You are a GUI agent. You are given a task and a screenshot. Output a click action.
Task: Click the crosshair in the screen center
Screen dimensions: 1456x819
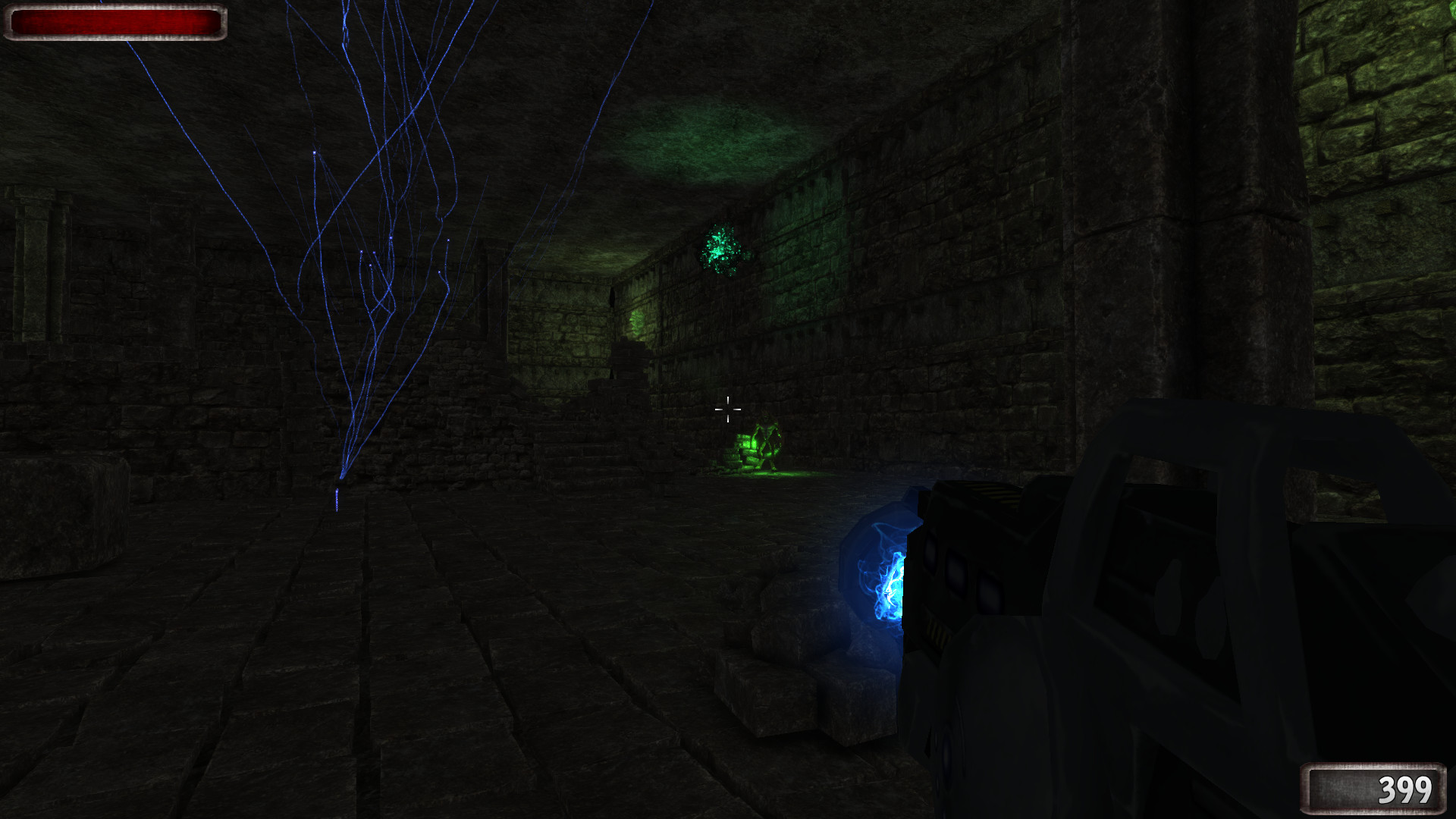pos(728,409)
